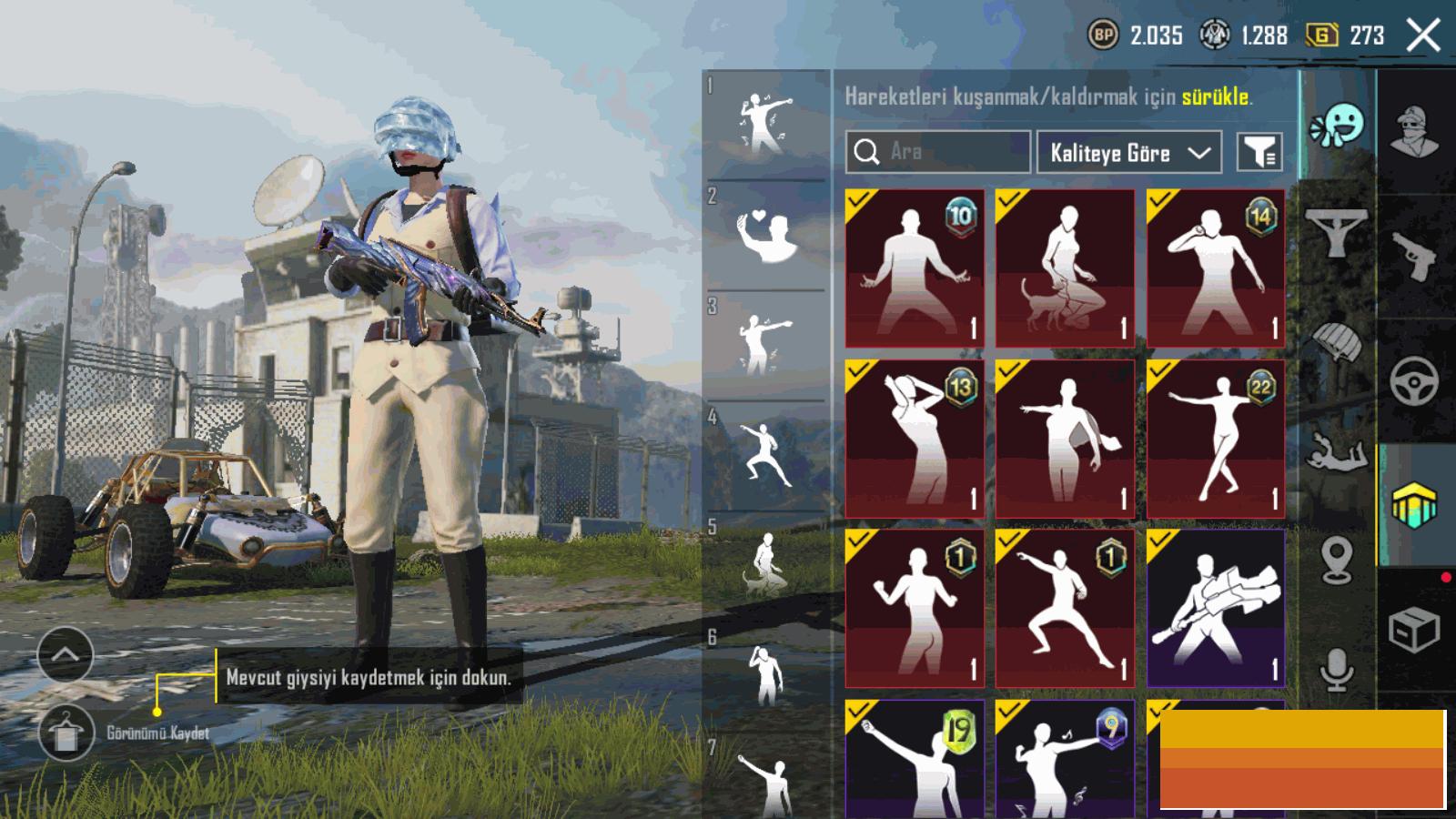The image size is (1456, 819).
Task: Open the vehicle steering wheel tab
Action: pos(1415,382)
